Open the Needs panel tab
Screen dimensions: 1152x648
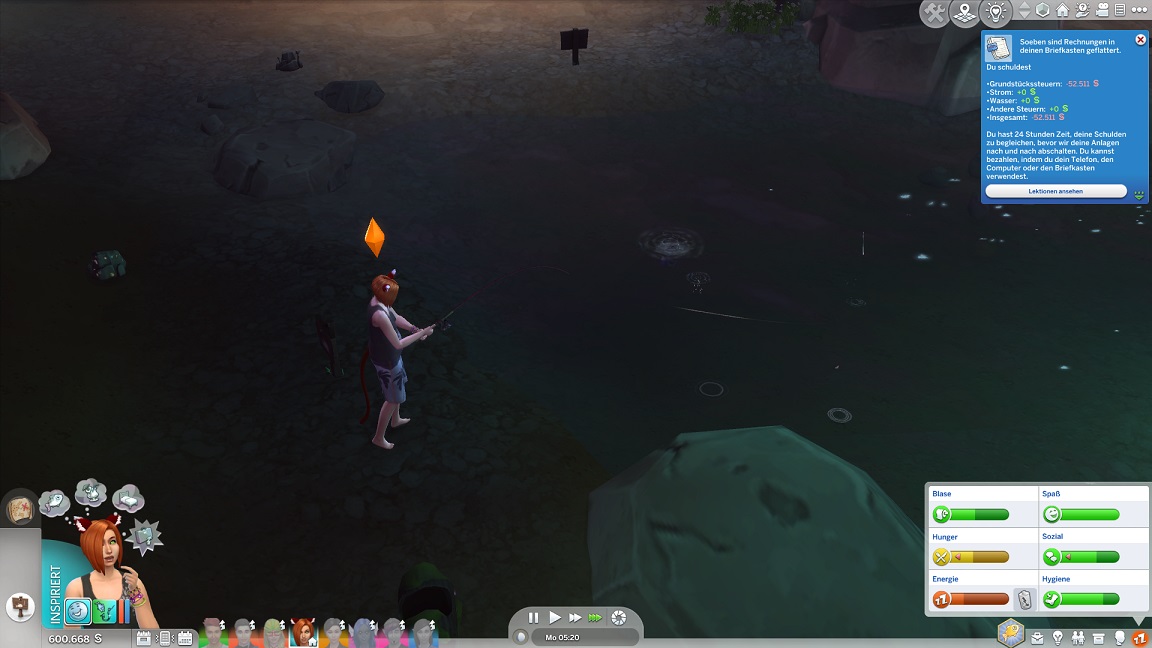(x=1139, y=638)
